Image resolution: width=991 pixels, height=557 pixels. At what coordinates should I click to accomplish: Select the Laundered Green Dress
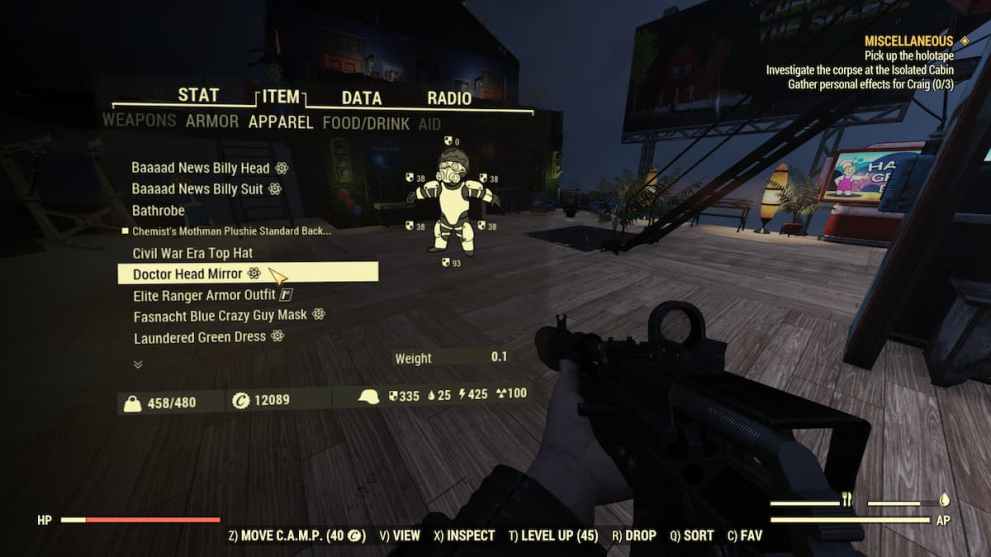[x=200, y=337]
